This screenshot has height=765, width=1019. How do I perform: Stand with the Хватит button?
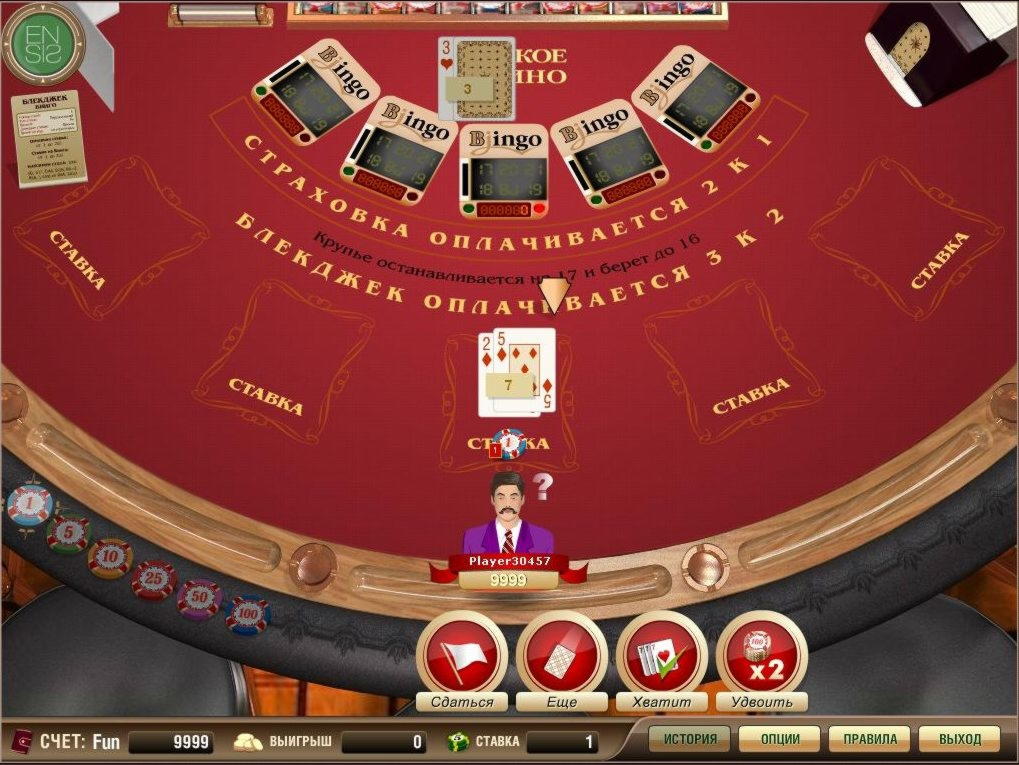[x=661, y=657]
